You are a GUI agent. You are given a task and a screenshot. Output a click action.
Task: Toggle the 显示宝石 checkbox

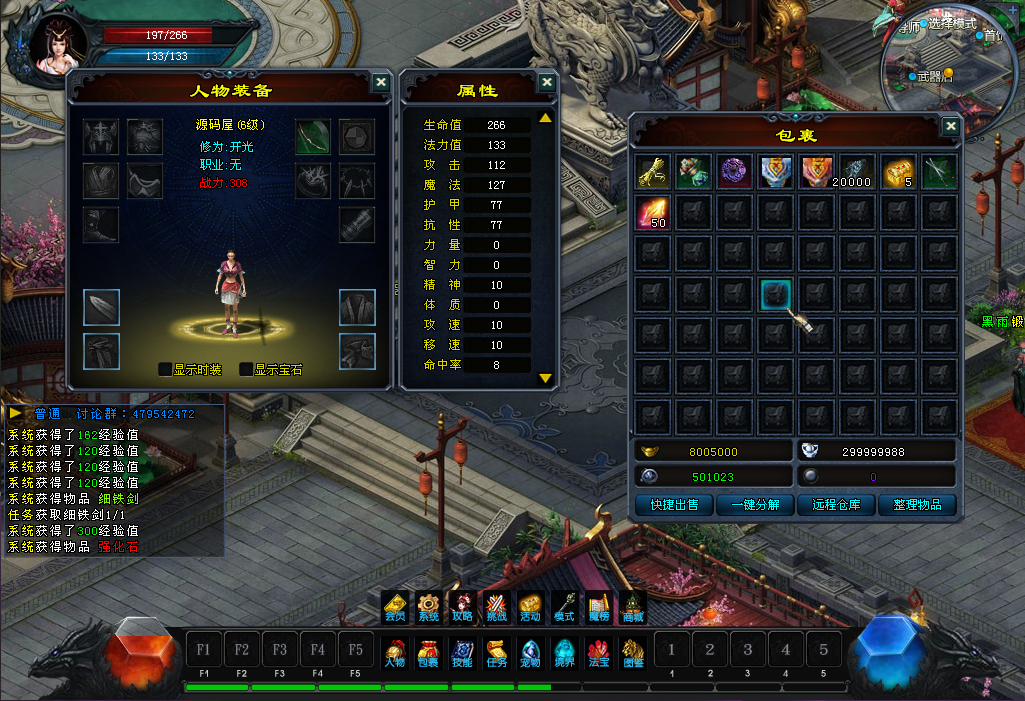tap(246, 369)
